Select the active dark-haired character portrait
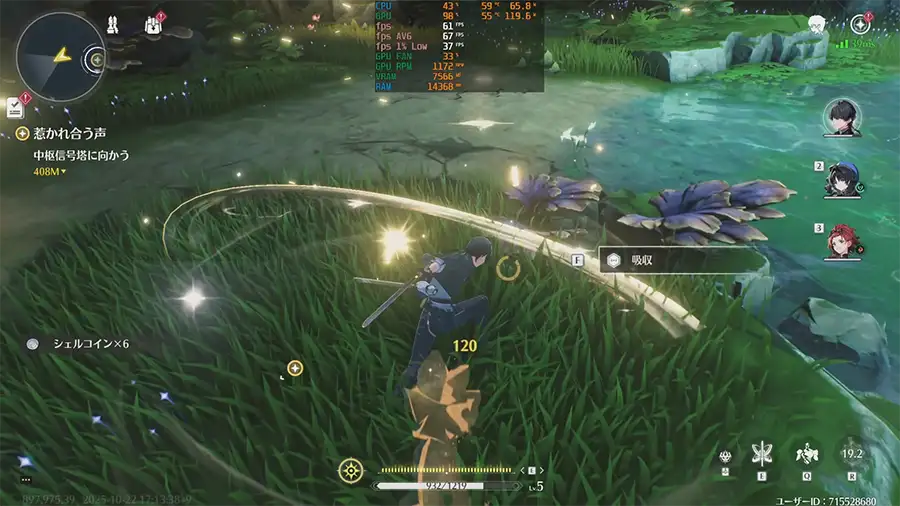The height and width of the screenshot is (506, 900). click(x=842, y=117)
